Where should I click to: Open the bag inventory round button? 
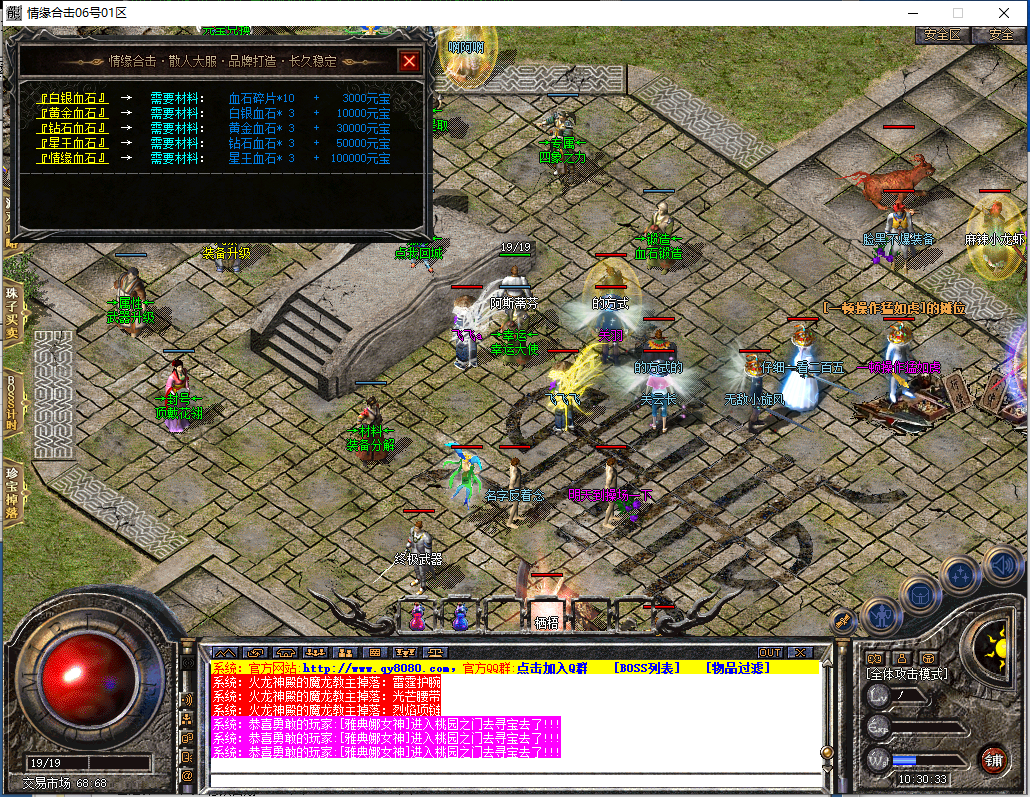919,594
